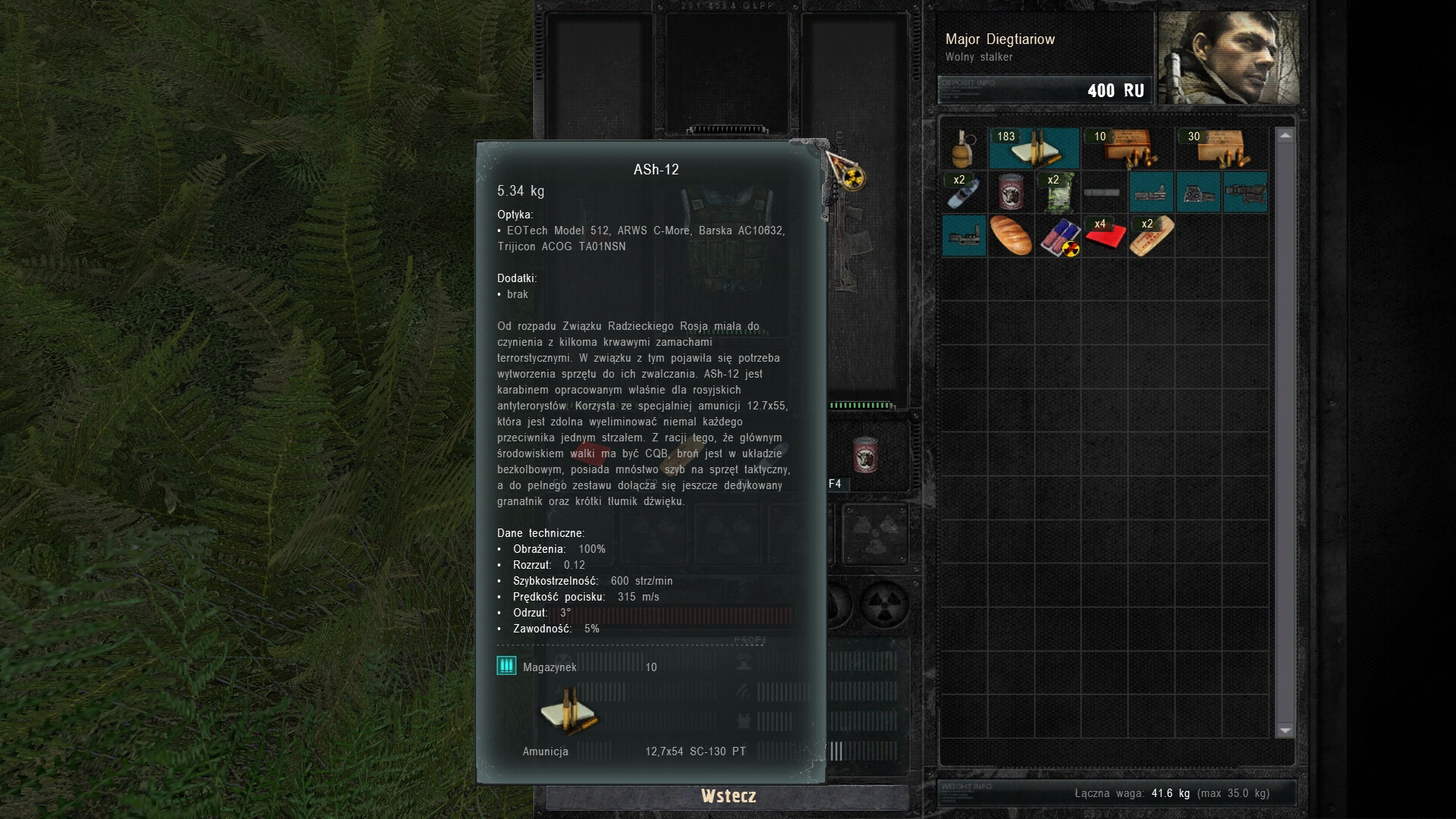This screenshot has width=1456, height=819.
Task: Pick the ammo box with 10 rounds
Action: click(1128, 148)
